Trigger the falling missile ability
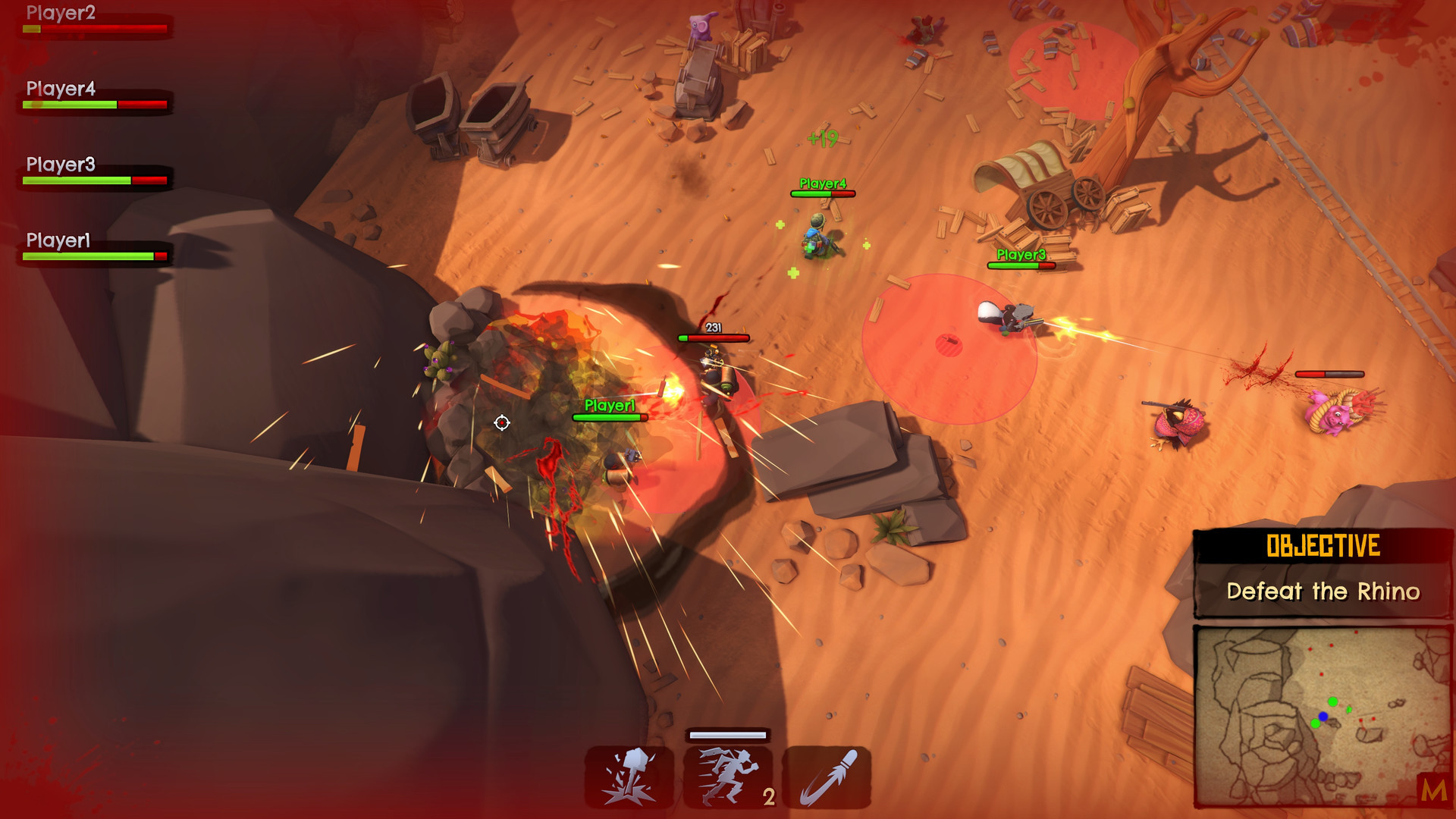The width and height of the screenshot is (1456, 819). 827,777
